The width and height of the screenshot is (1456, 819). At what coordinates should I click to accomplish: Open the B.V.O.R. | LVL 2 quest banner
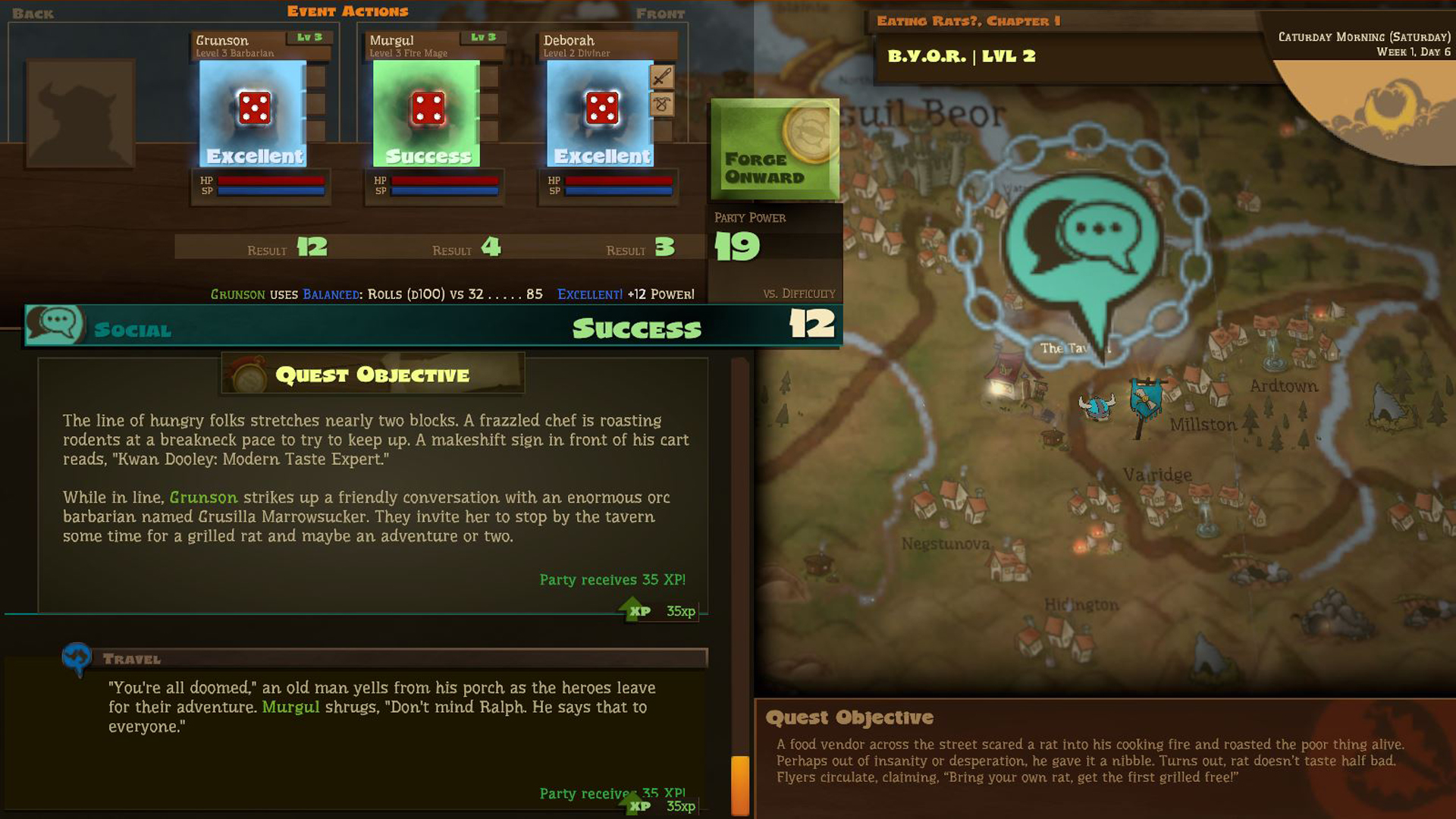pyautogui.click(x=961, y=55)
